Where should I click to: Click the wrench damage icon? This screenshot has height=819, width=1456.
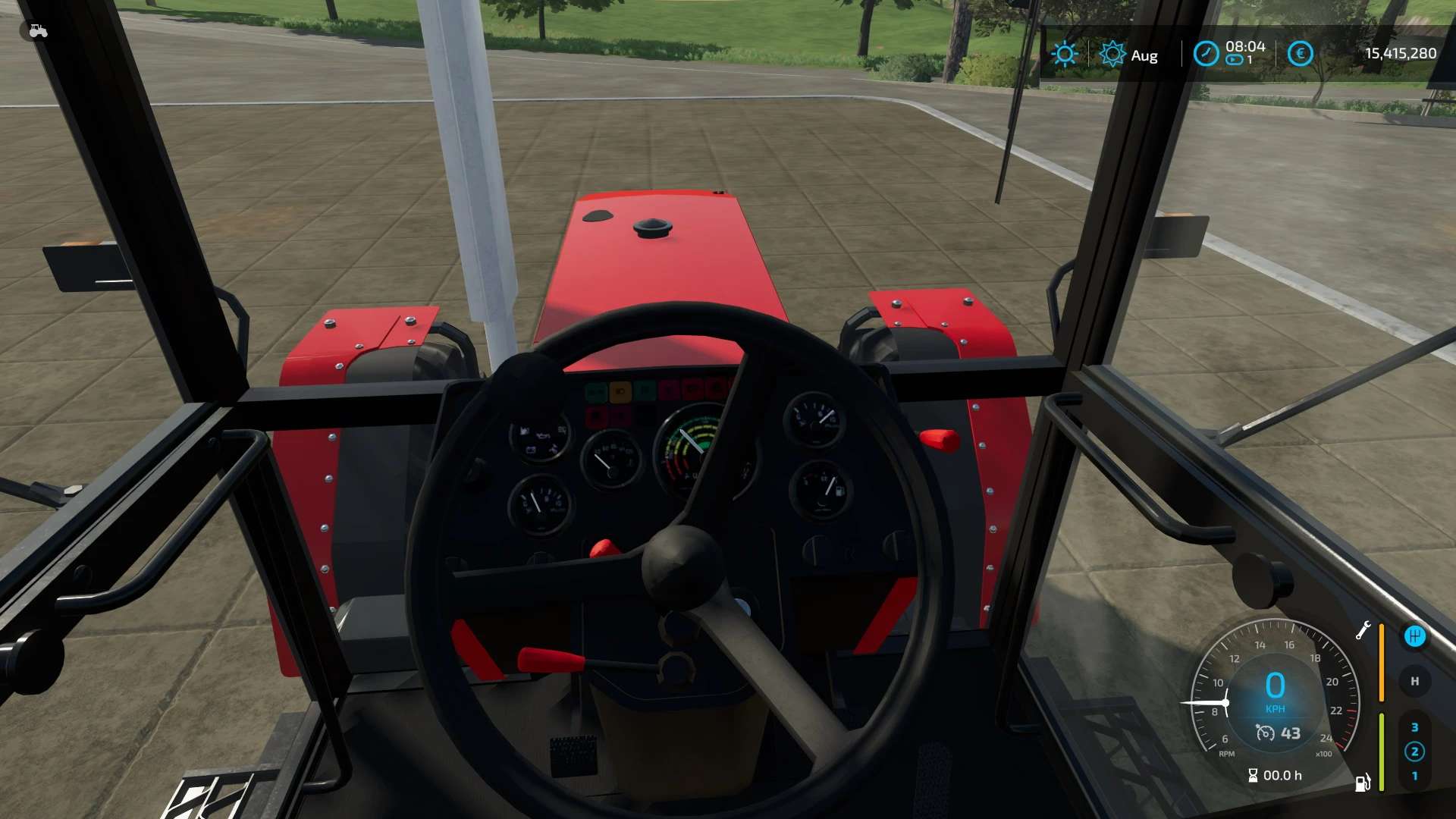click(1363, 630)
